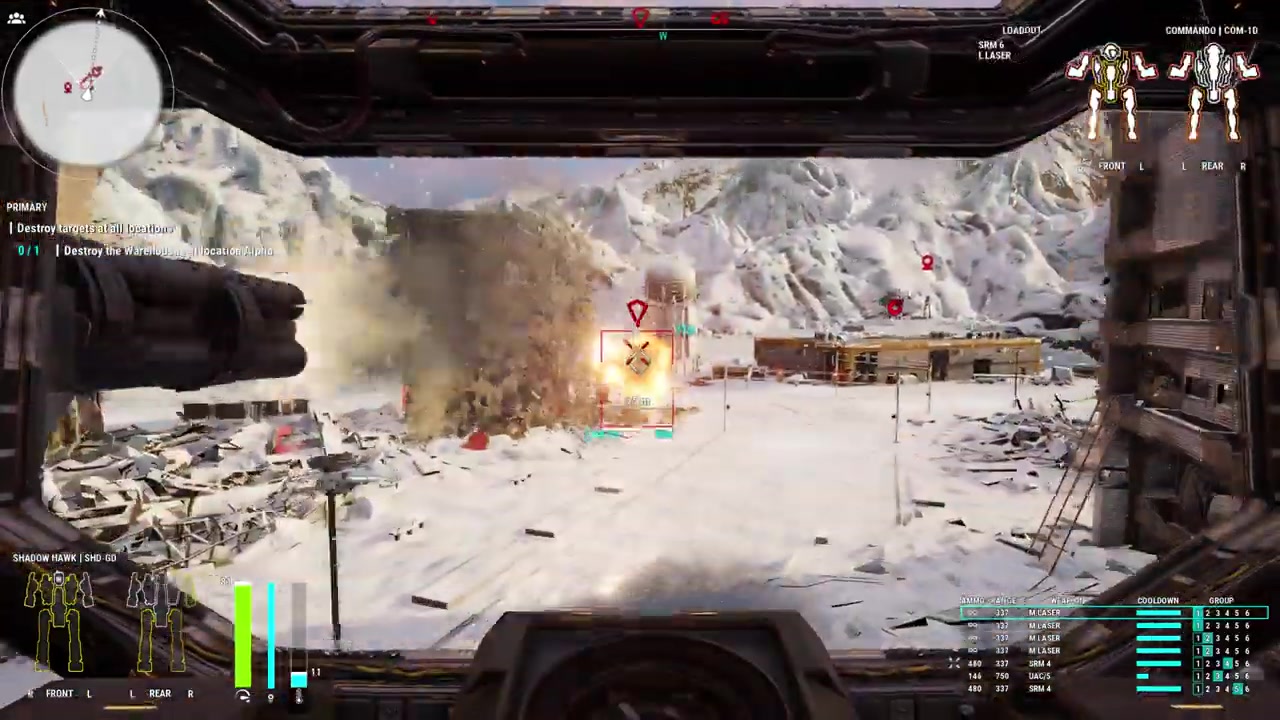The image size is (1280, 720).
Task: Select the 'Destroy targets at all locations' objective
Action: coord(95,229)
